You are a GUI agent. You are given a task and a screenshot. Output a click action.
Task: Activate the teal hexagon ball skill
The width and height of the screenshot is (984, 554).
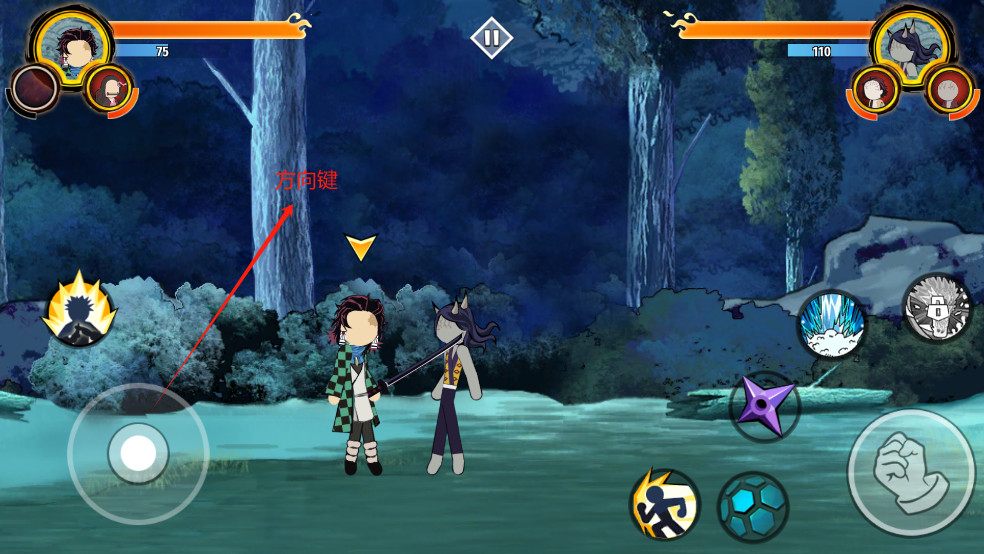[753, 507]
